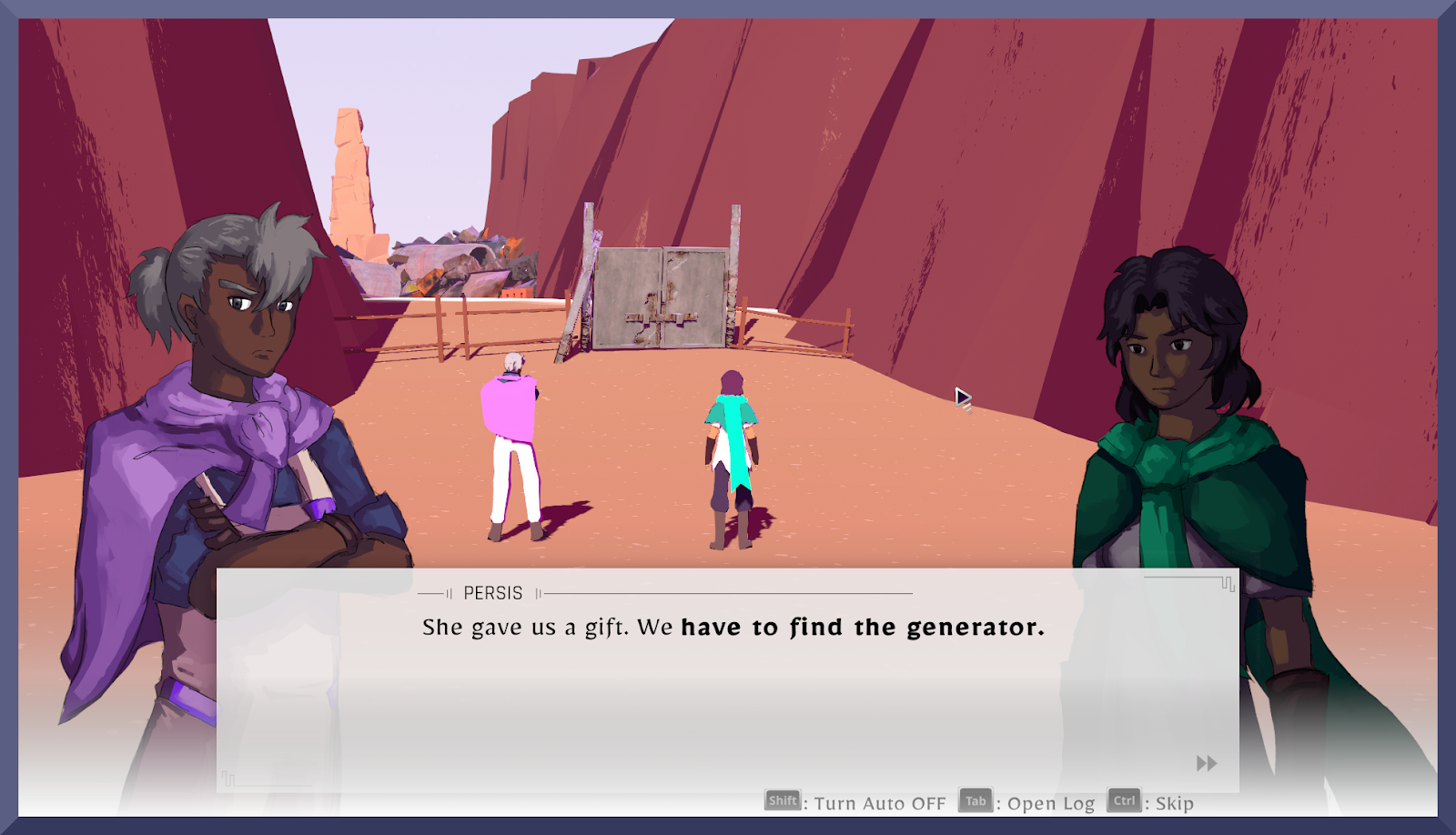This screenshot has height=835, width=1456.
Task: Select the PERSIS name label
Action: tap(491, 592)
